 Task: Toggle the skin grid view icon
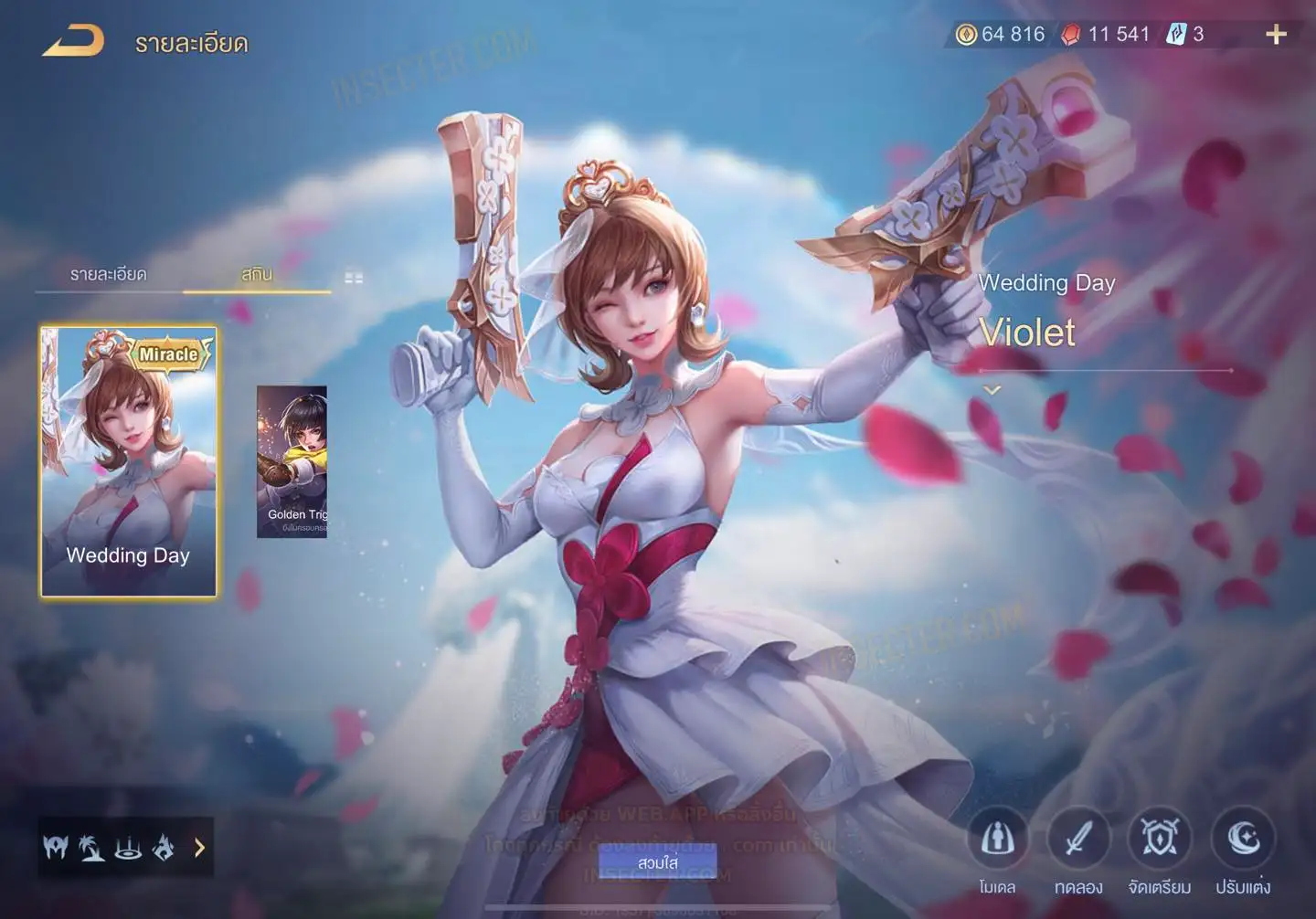[x=354, y=277]
